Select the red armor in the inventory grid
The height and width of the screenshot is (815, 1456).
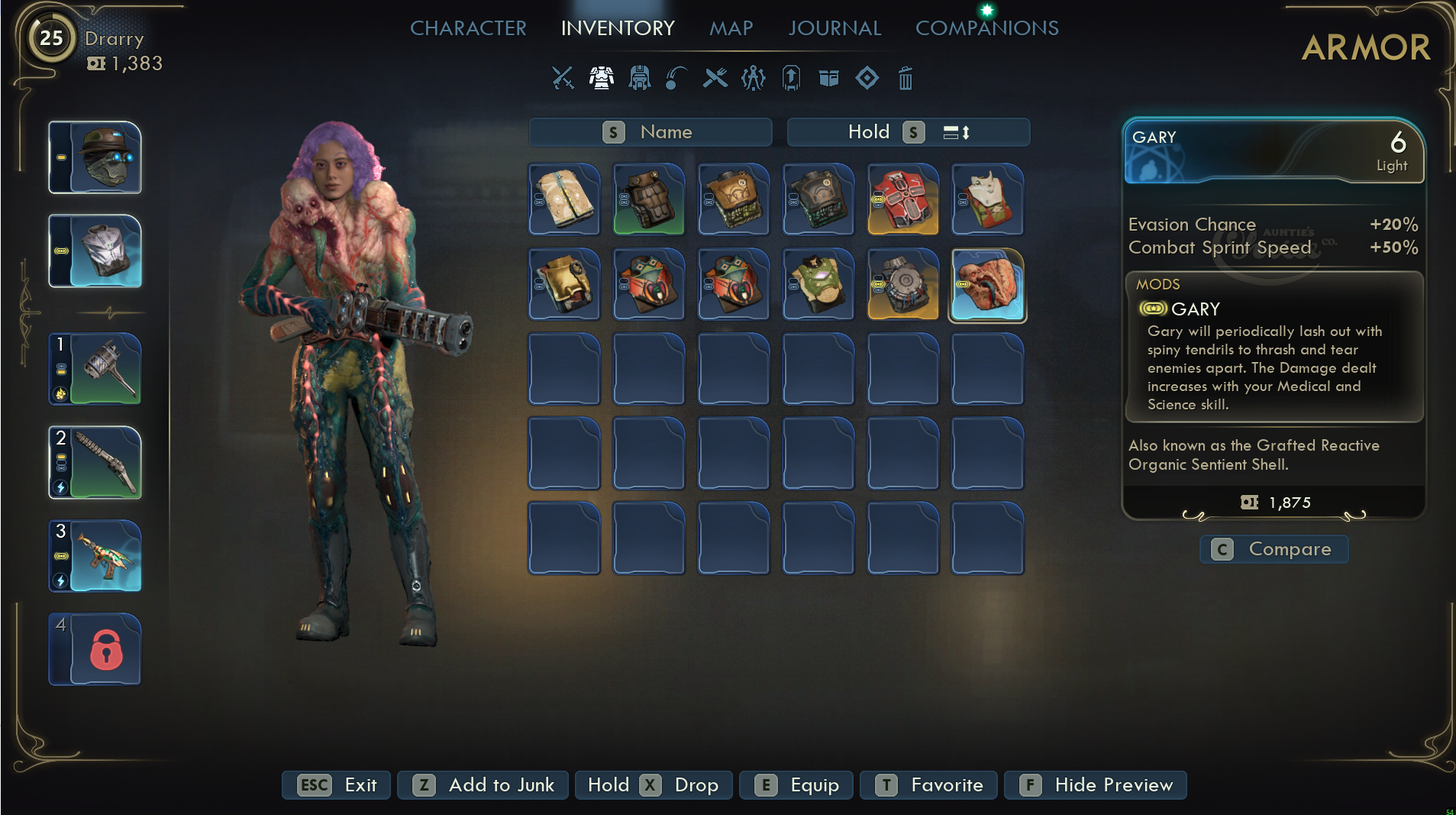902,199
